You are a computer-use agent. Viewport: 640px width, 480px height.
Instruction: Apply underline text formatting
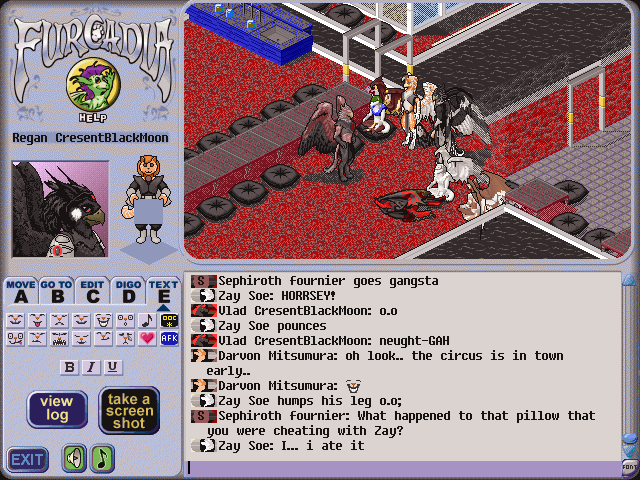coord(112,367)
